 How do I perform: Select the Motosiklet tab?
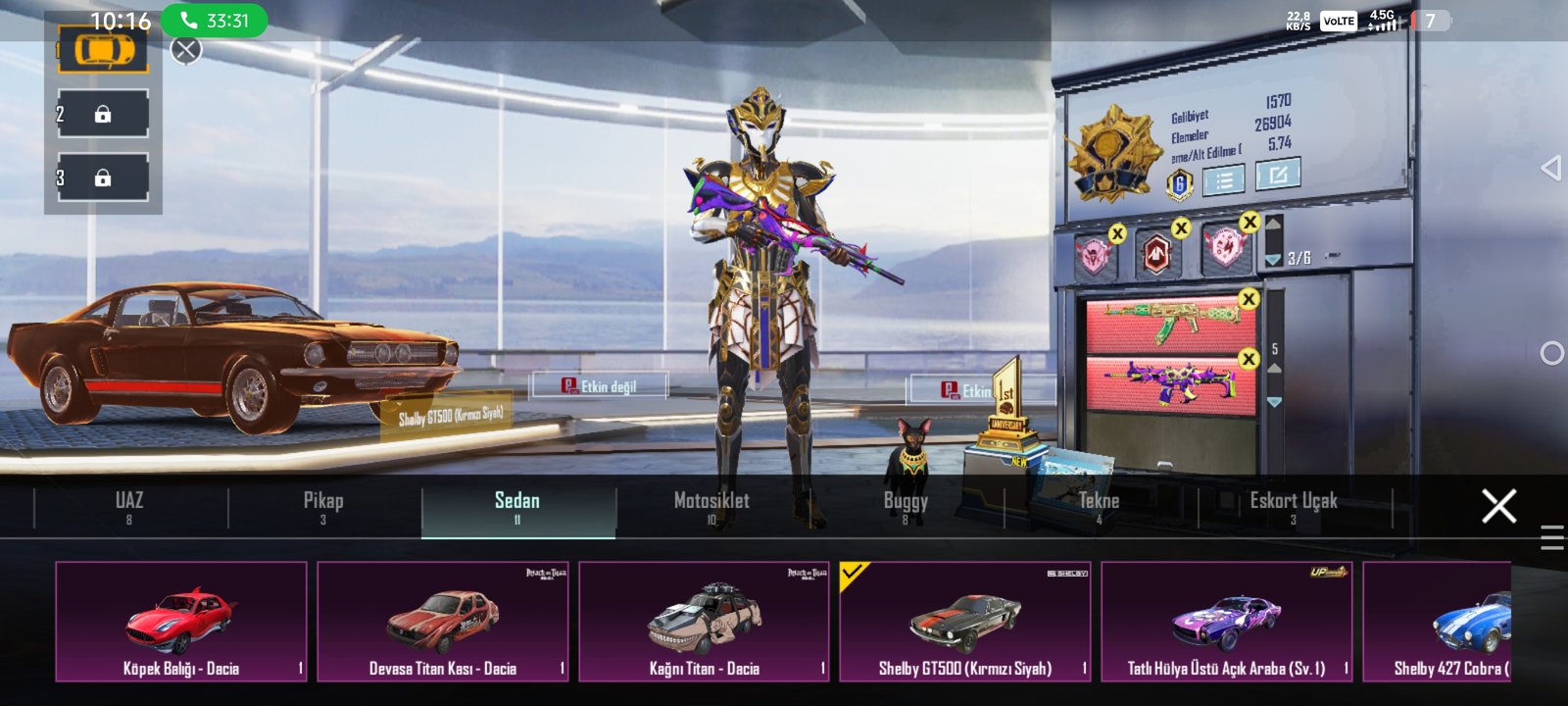pyautogui.click(x=711, y=507)
